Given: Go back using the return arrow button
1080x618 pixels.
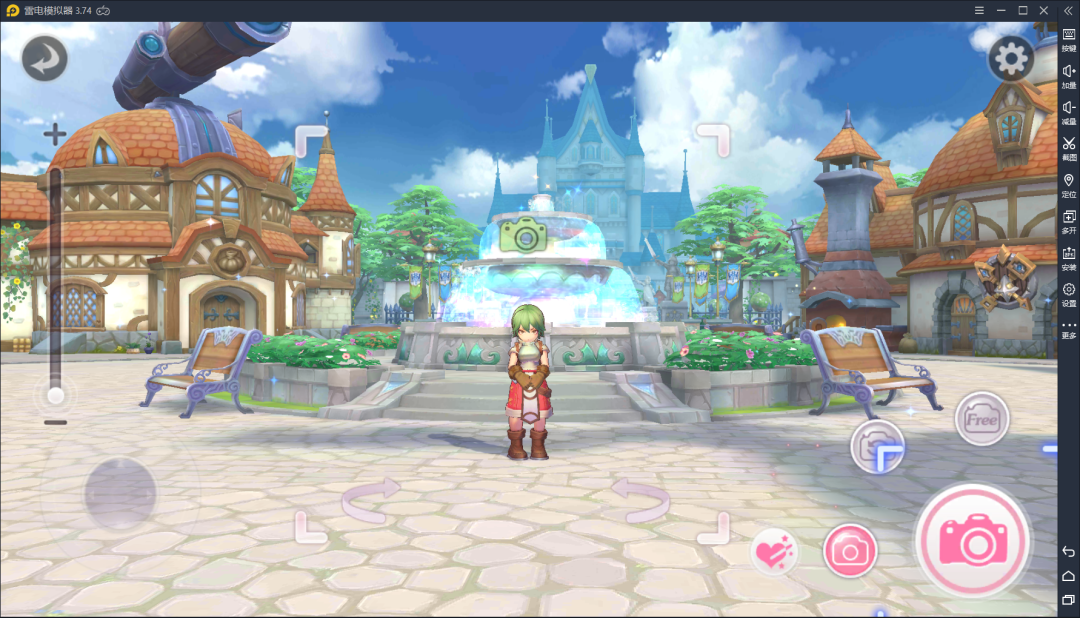Looking at the screenshot, I should [x=44, y=58].
